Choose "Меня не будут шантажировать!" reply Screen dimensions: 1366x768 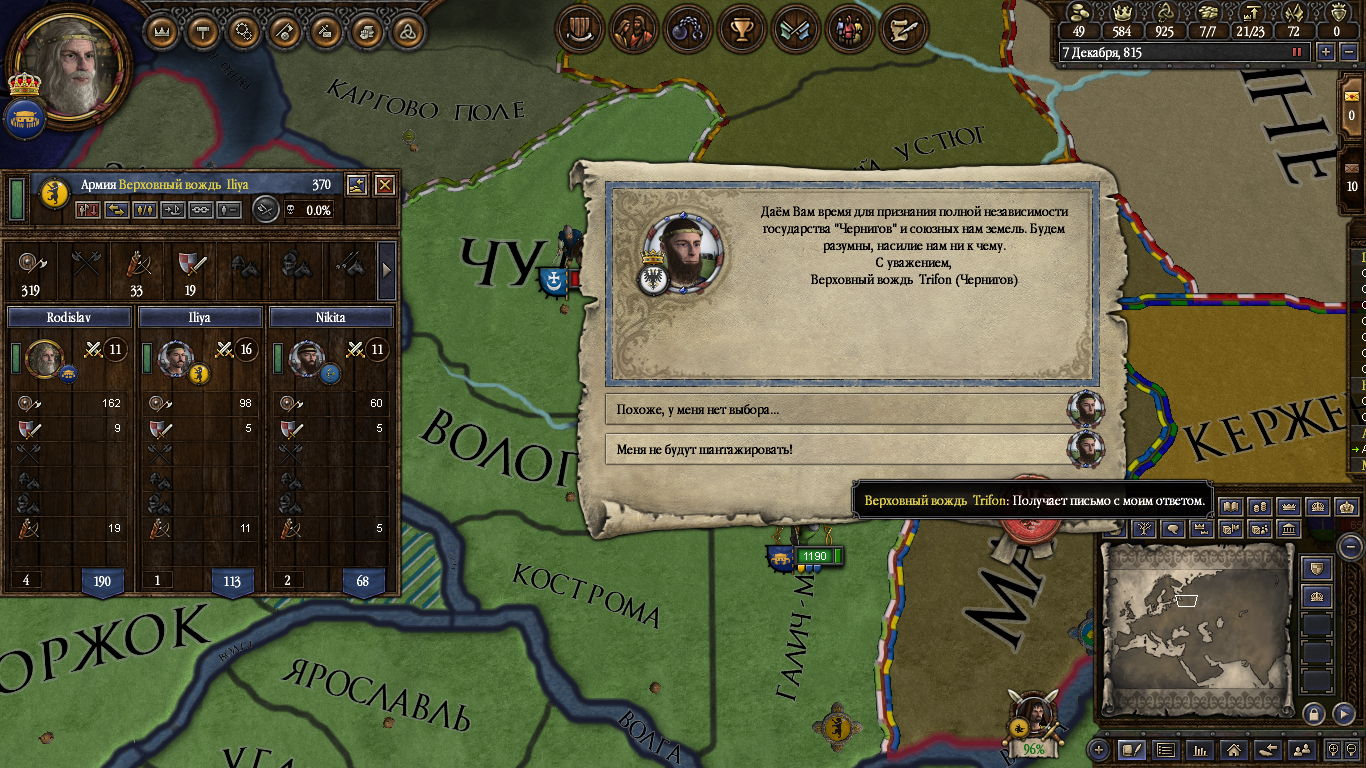tap(838, 449)
